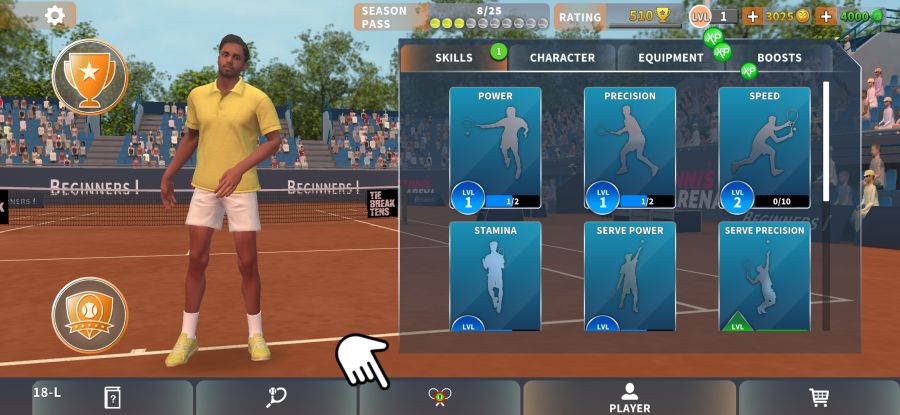Open the Player section in bottom bar

coord(629,397)
